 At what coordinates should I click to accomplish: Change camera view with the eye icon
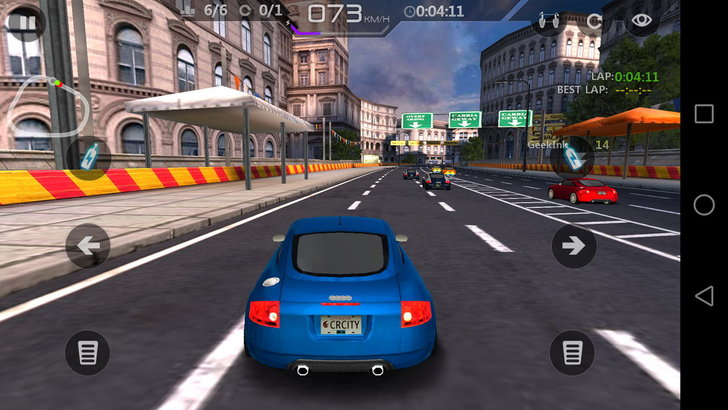642,20
